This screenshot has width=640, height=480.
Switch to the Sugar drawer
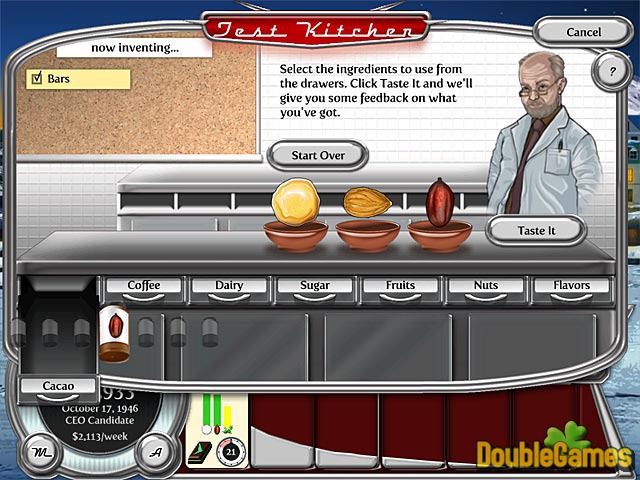[315, 286]
